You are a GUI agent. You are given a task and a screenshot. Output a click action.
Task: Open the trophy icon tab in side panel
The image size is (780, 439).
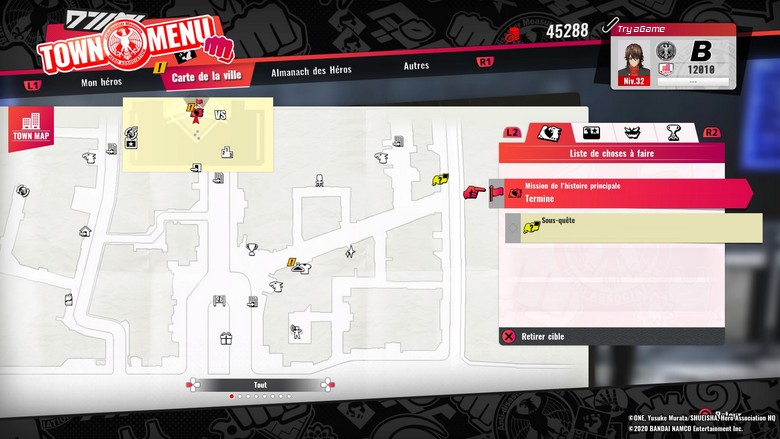[674, 132]
